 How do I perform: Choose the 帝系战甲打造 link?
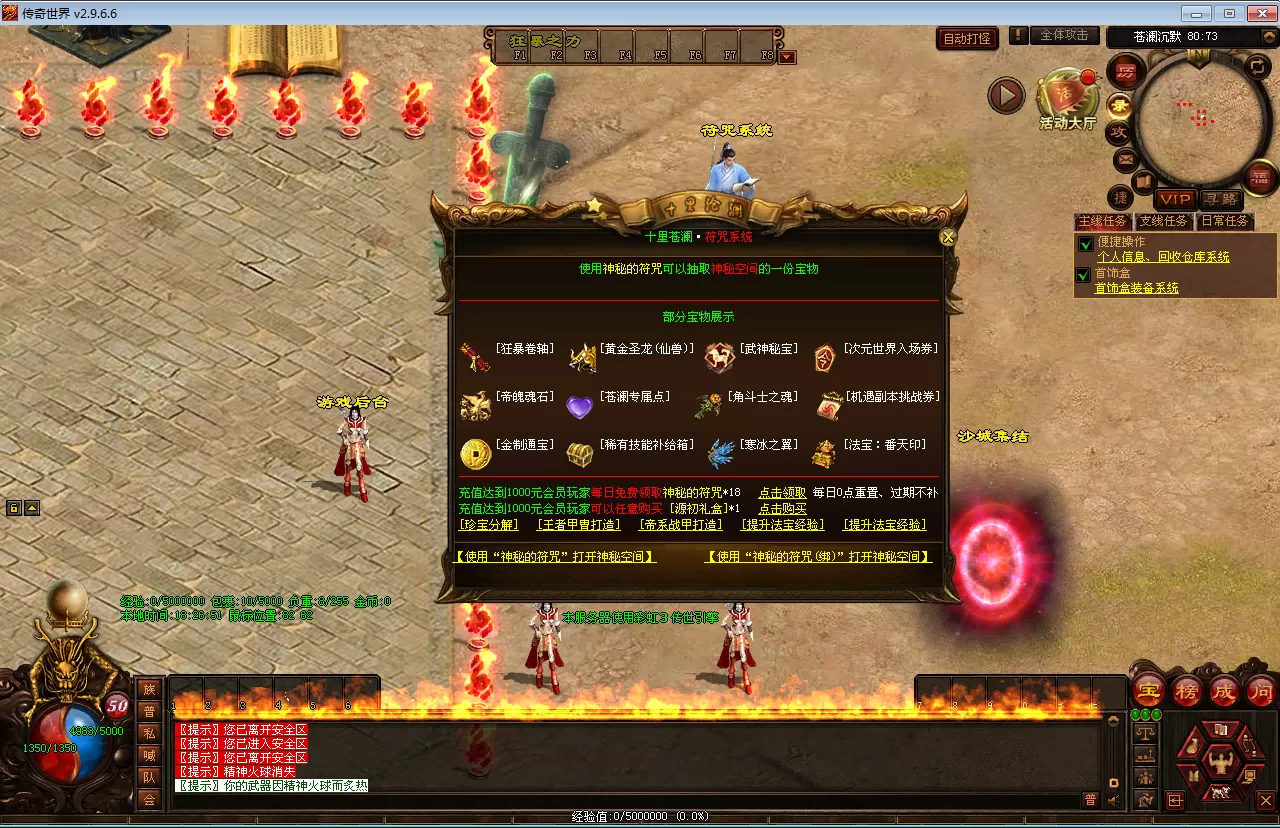coord(682,525)
